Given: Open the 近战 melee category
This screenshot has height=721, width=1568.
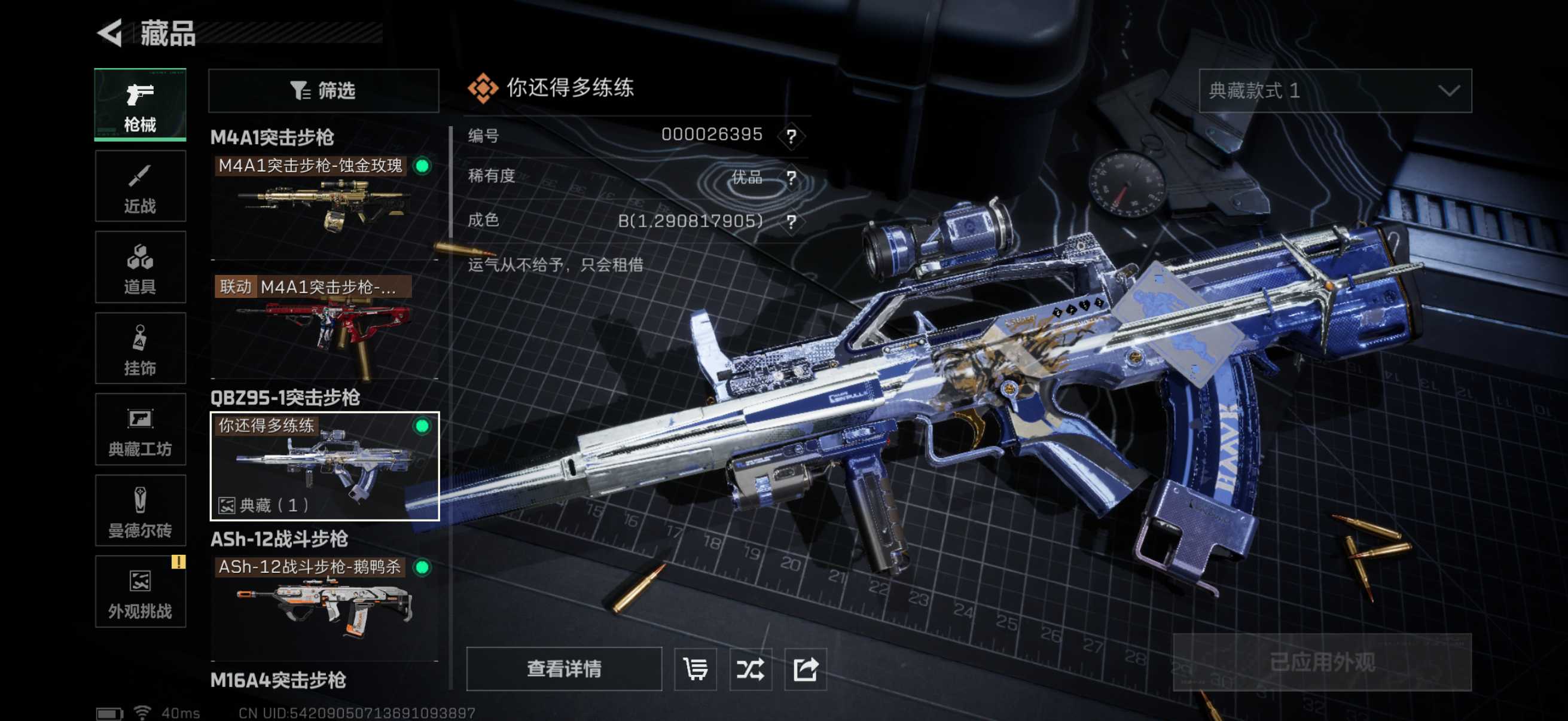Looking at the screenshot, I should tap(140, 187).
